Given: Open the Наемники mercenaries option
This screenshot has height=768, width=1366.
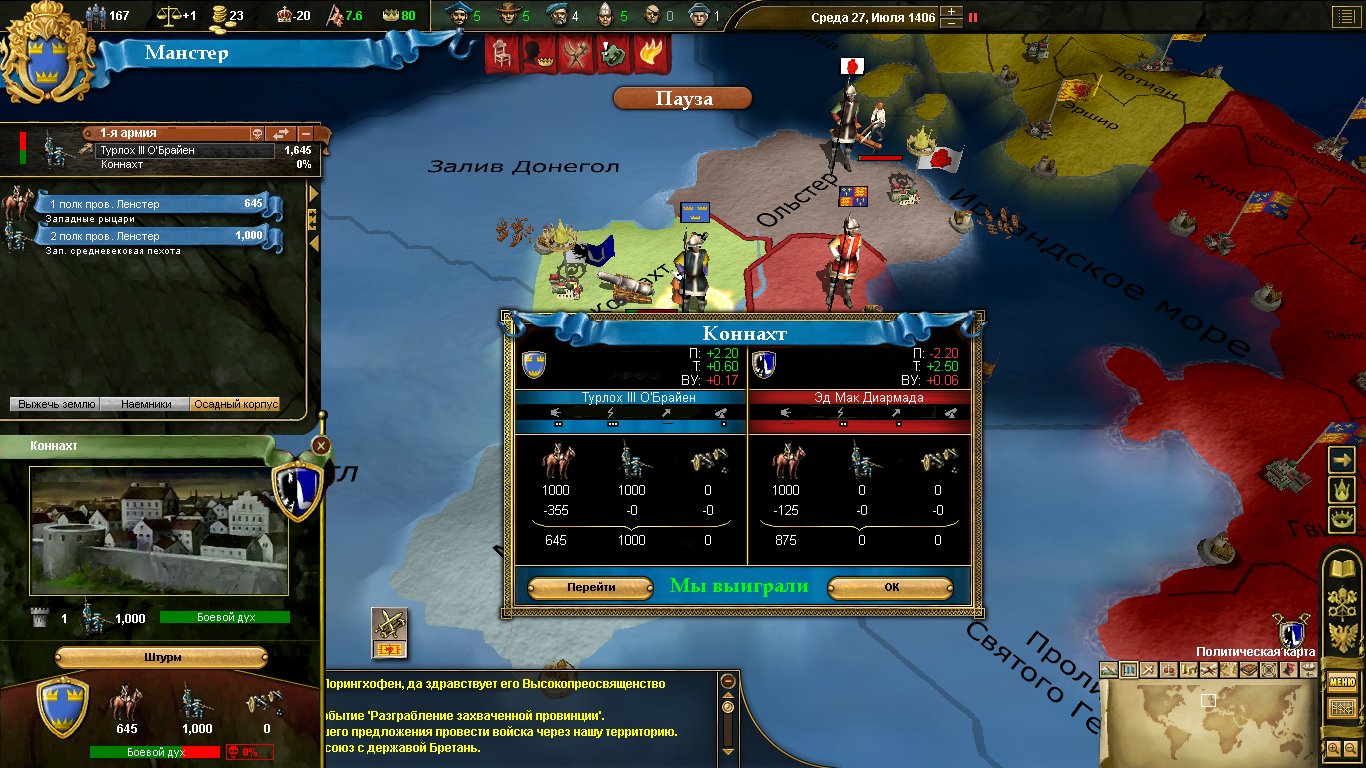Looking at the screenshot, I should [145, 404].
